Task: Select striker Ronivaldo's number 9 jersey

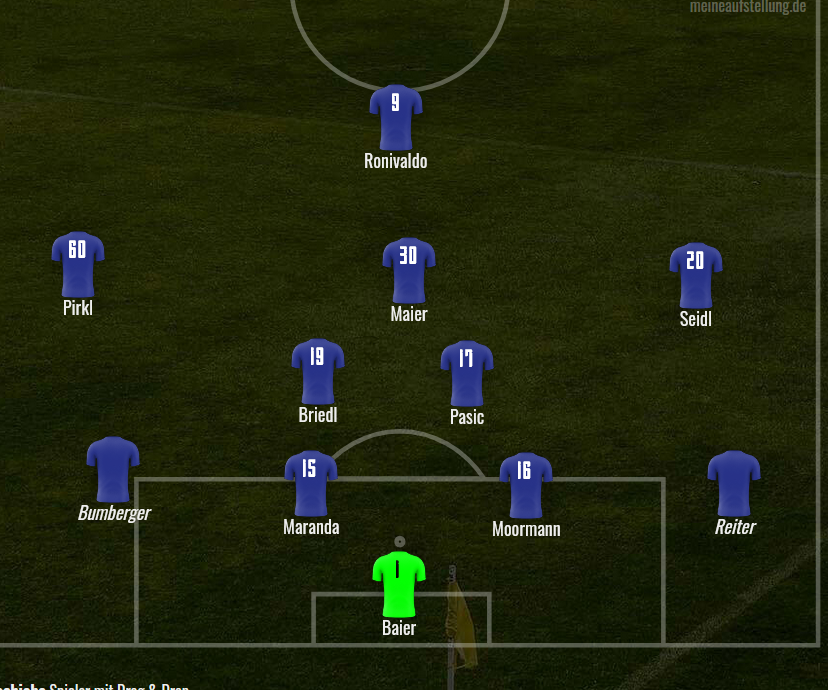Action: click(x=396, y=116)
